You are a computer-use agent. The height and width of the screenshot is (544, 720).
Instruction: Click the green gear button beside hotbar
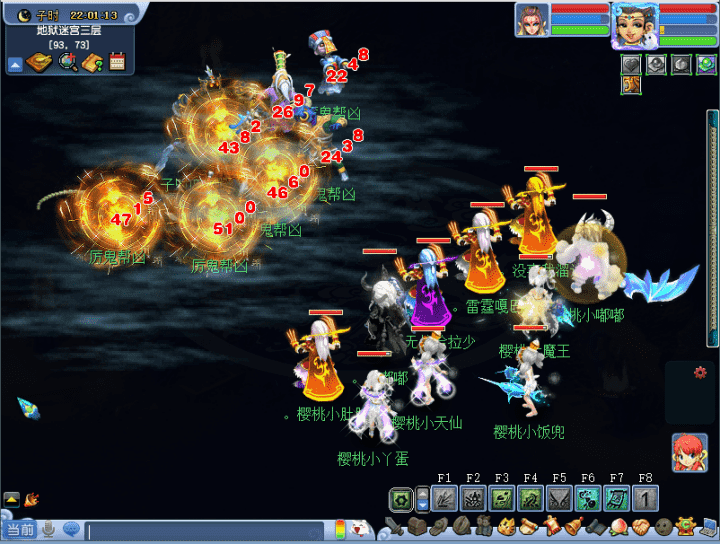[402, 498]
